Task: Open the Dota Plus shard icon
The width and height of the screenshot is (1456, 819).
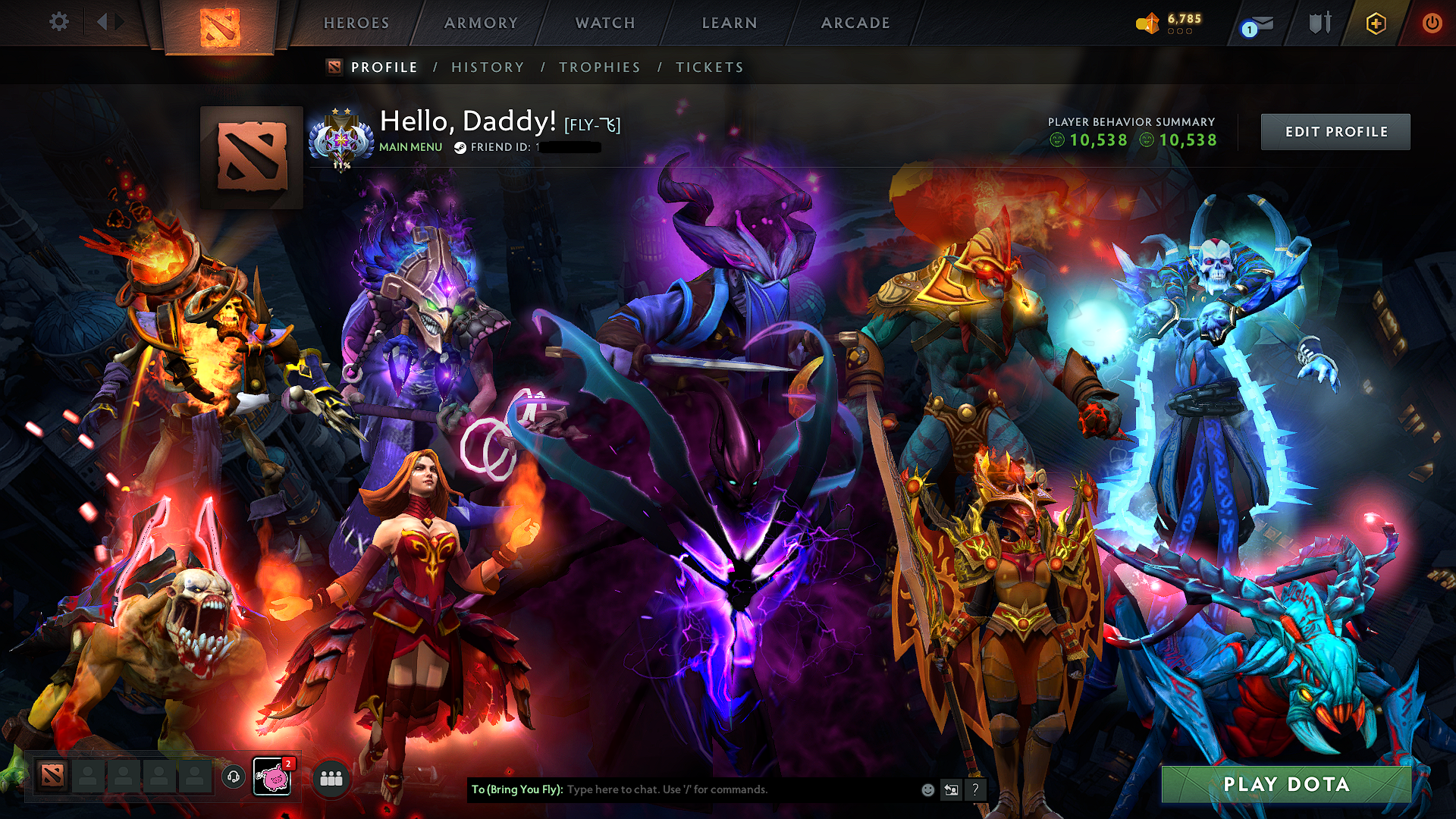Action: point(1150,23)
